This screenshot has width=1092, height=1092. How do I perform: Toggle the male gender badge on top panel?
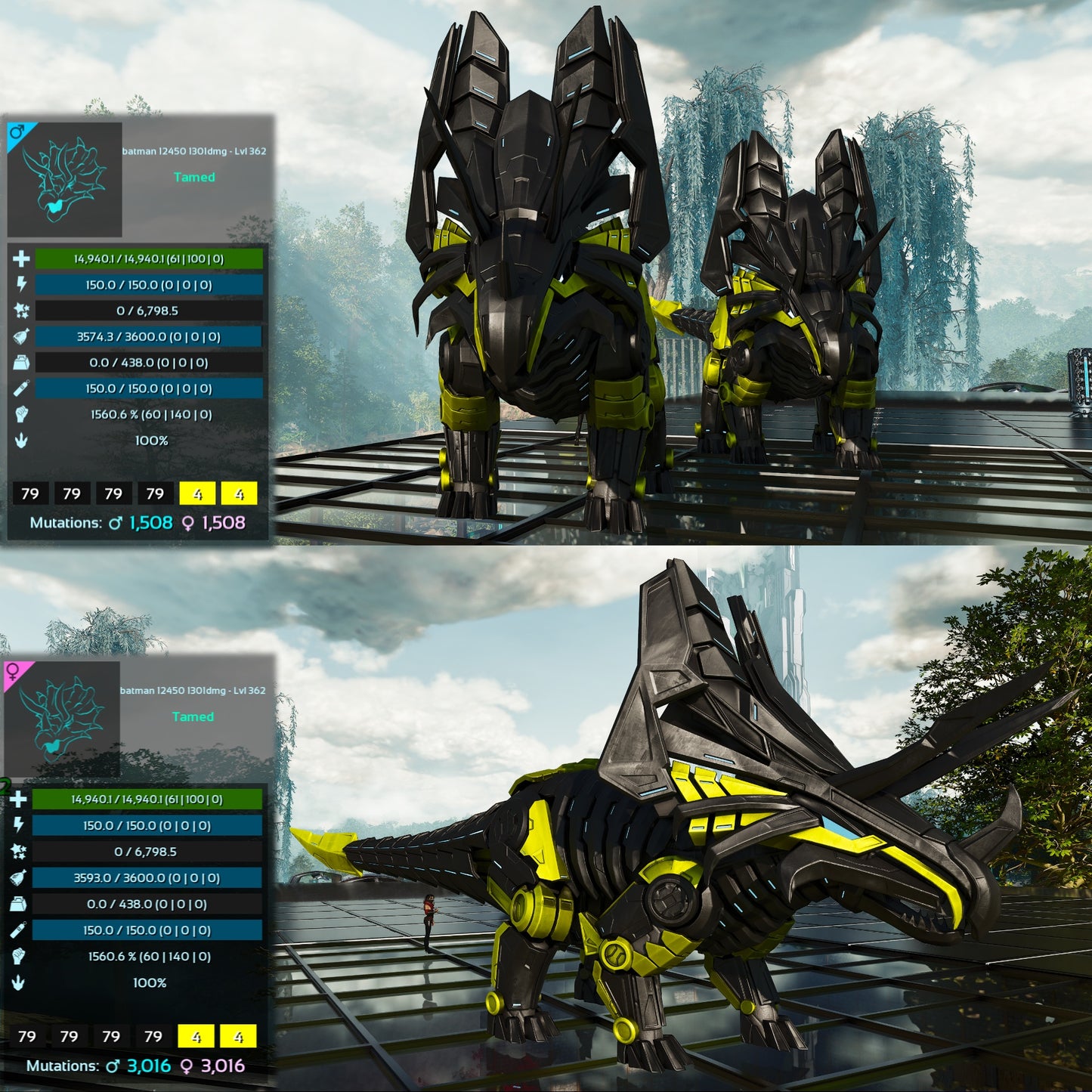coord(17,132)
